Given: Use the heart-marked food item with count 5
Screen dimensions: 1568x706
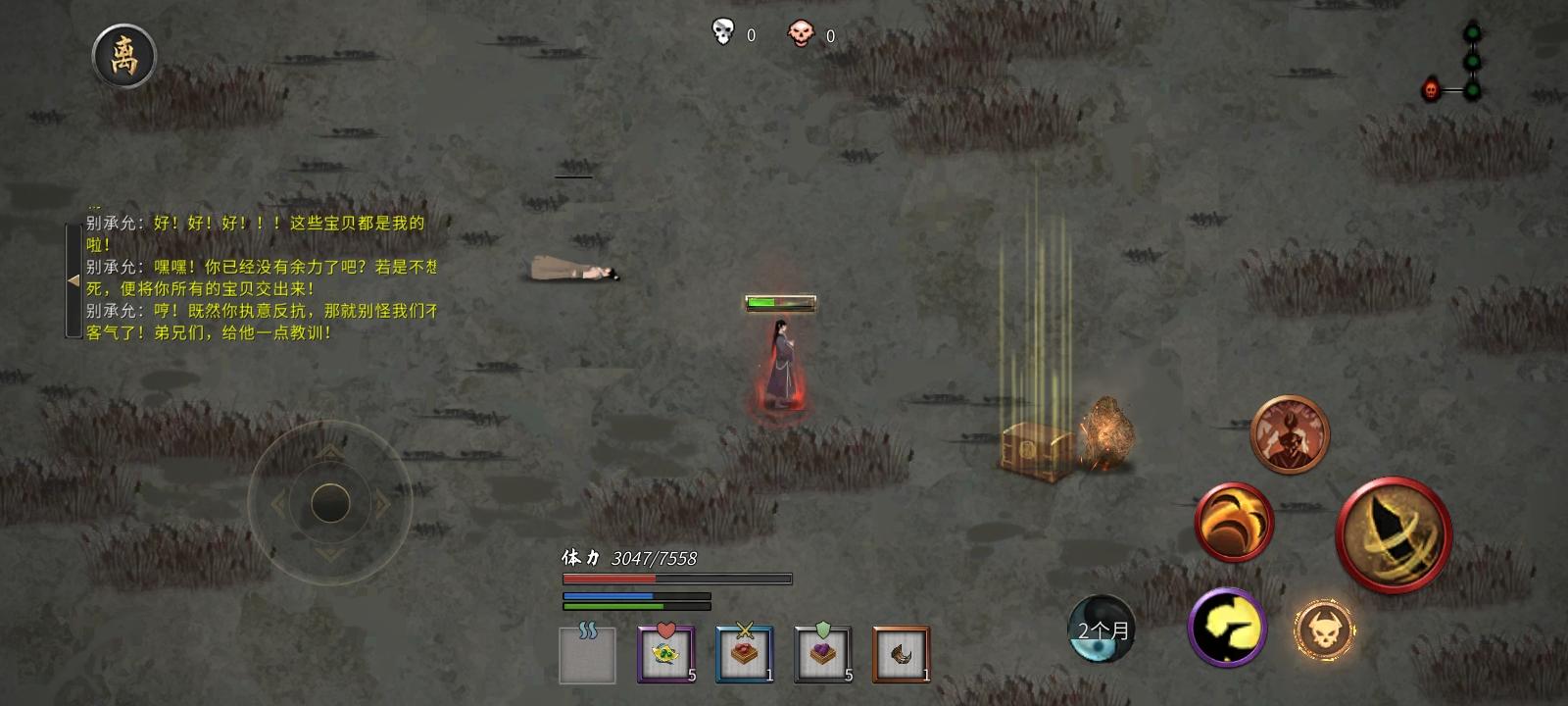Looking at the screenshot, I should tap(665, 652).
